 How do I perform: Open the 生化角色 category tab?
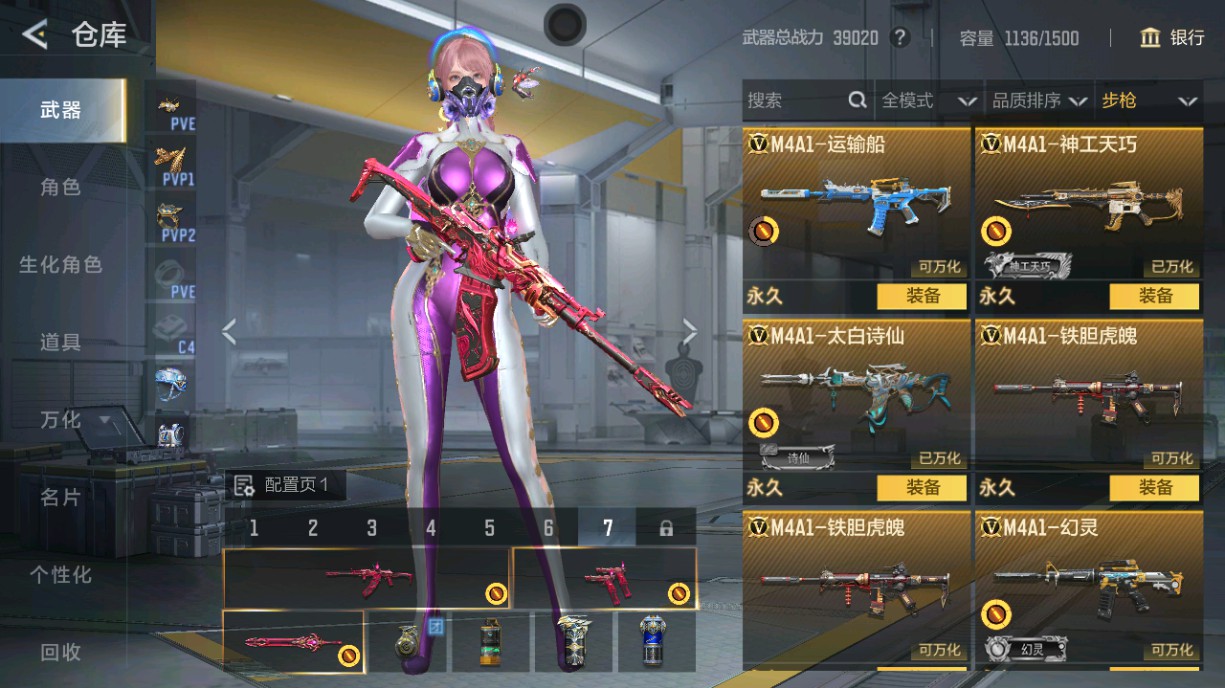pyautogui.click(x=60, y=265)
